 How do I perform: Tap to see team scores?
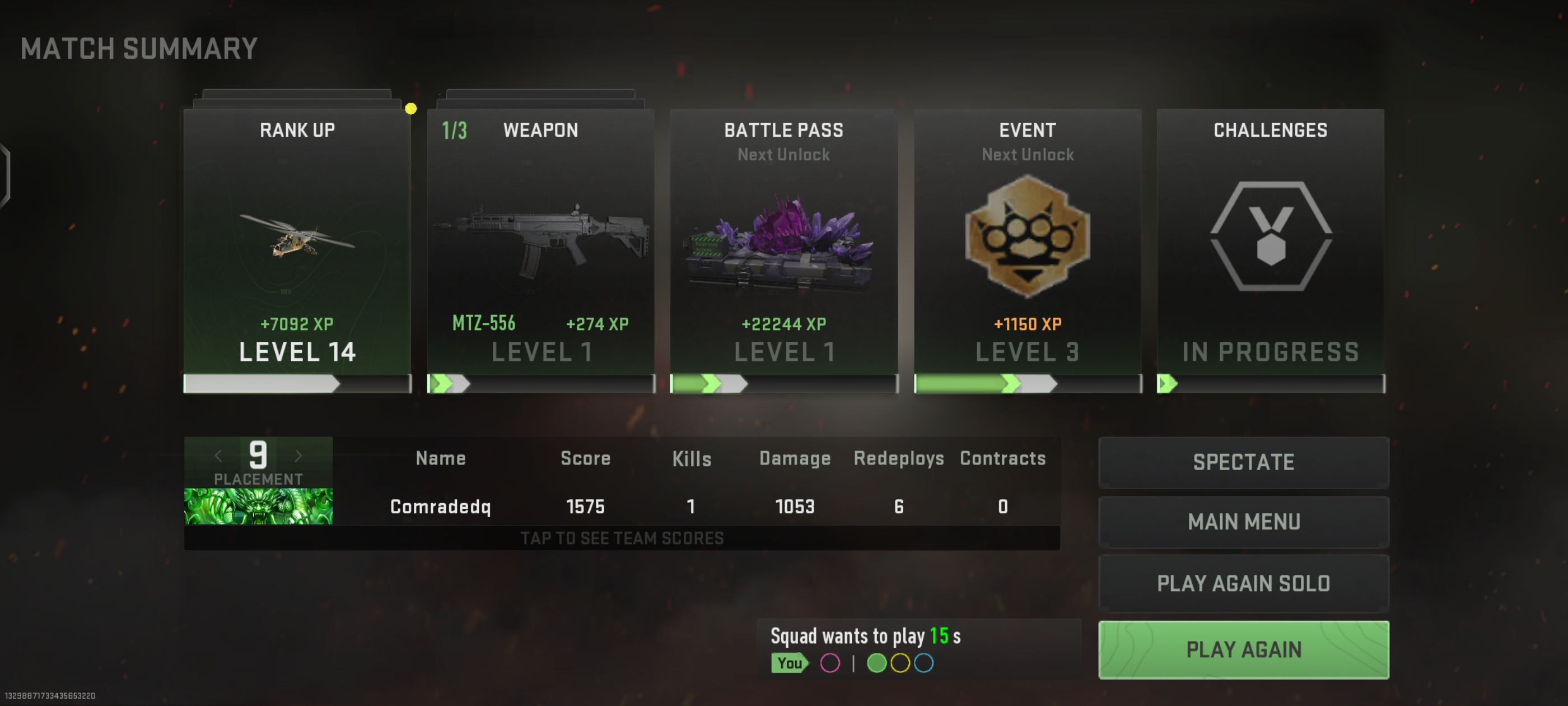(622, 538)
